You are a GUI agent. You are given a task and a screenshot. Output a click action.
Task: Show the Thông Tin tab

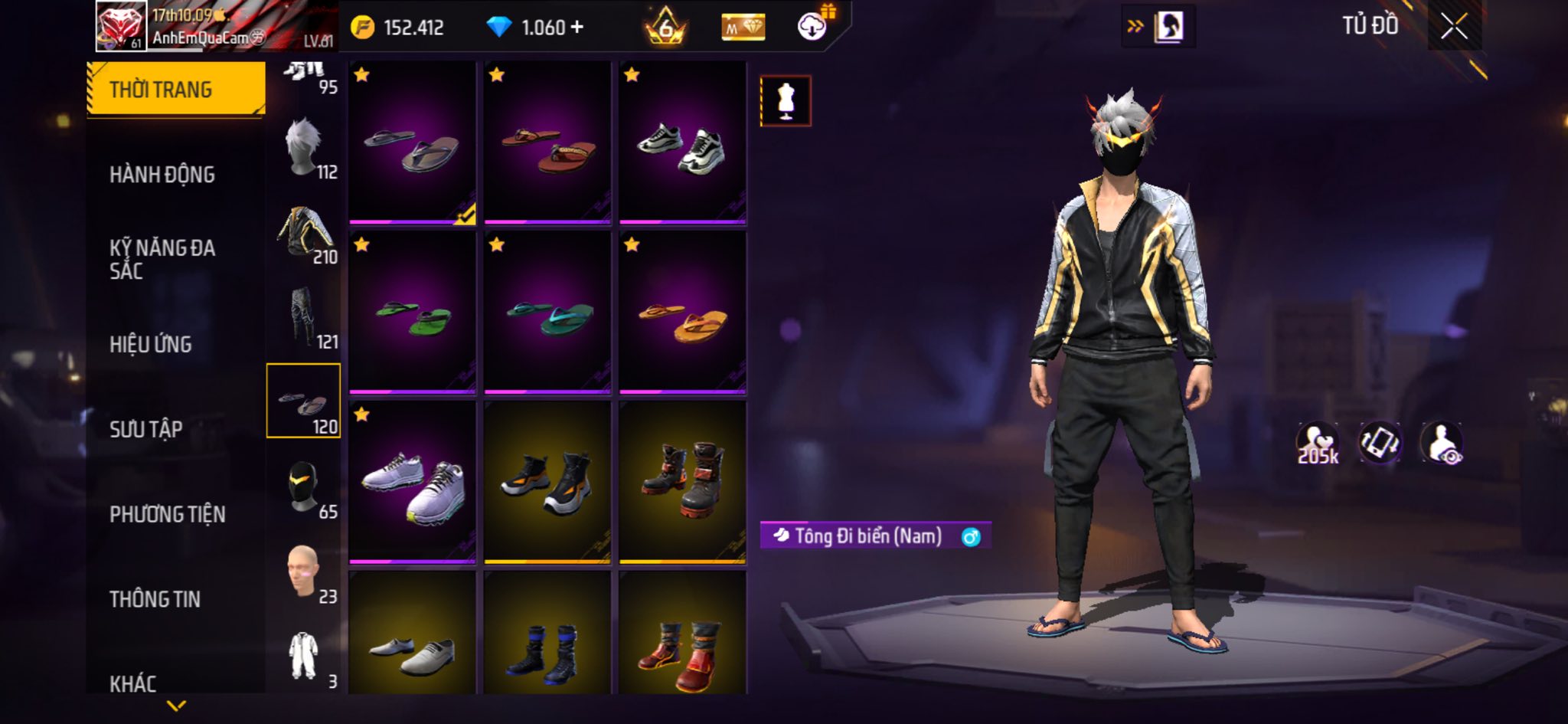click(155, 599)
